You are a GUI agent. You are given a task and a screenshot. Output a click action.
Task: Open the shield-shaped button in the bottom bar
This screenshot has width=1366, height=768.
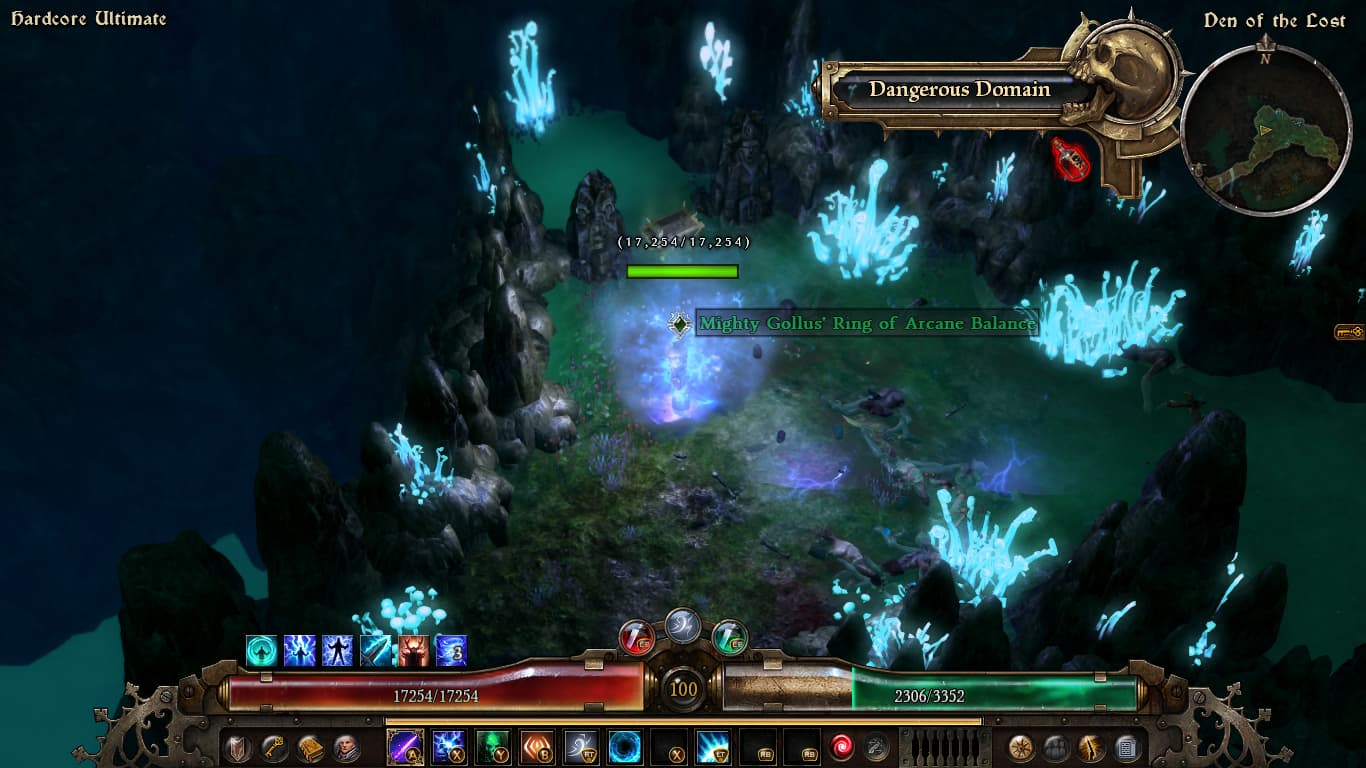pyautogui.click(x=237, y=748)
